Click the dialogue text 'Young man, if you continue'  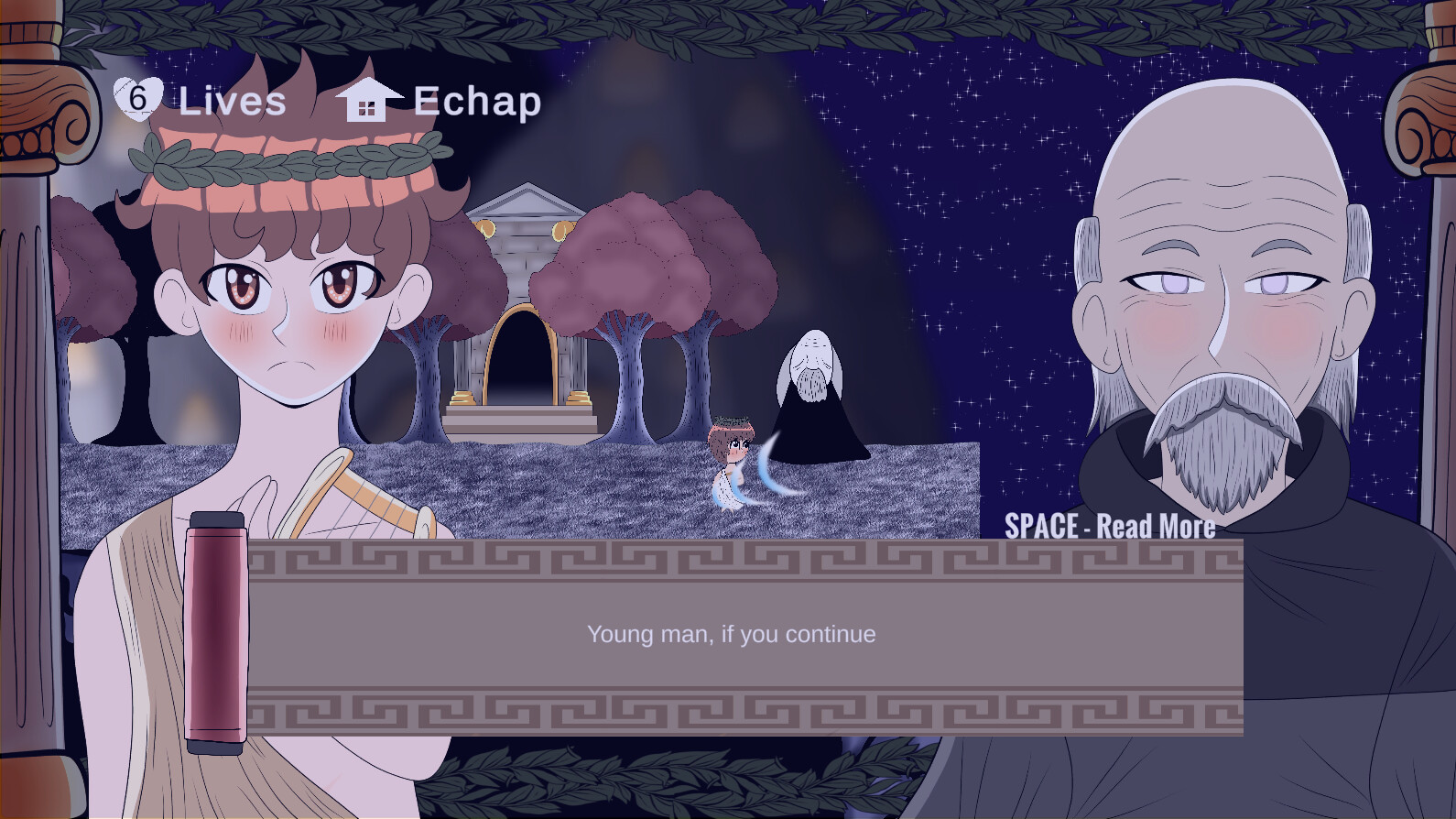click(731, 634)
